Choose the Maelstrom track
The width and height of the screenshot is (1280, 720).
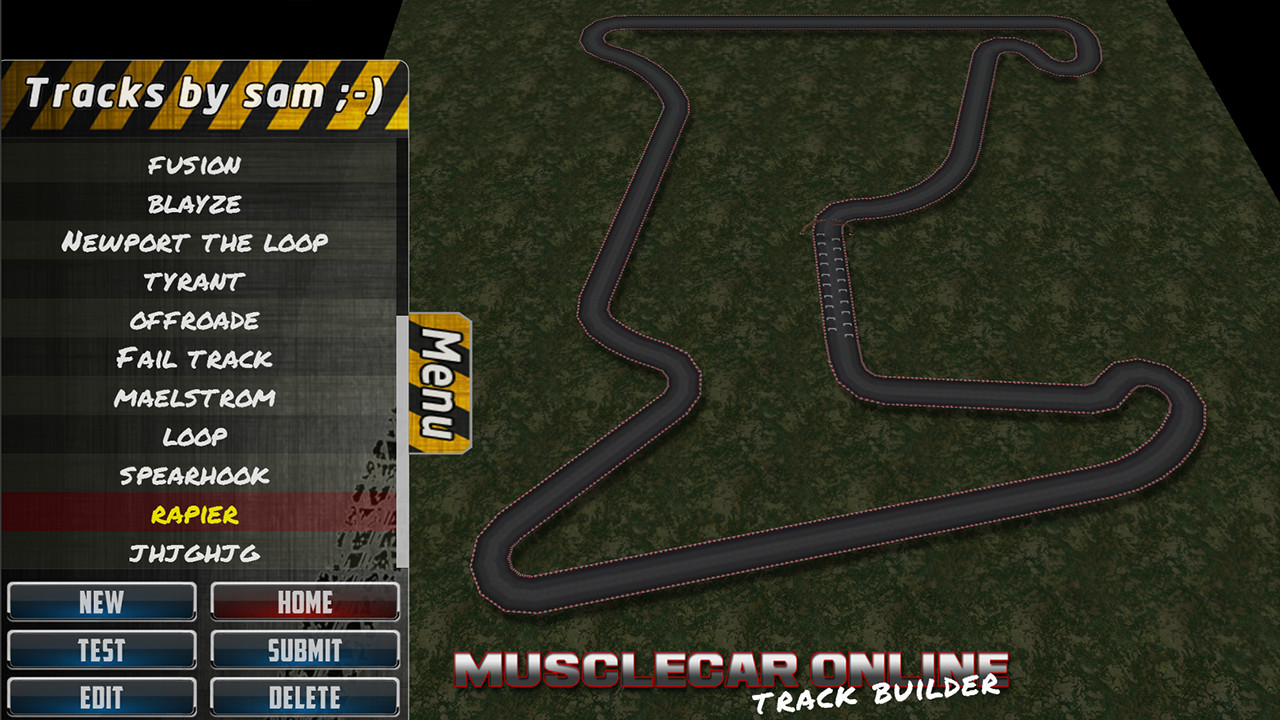197,398
